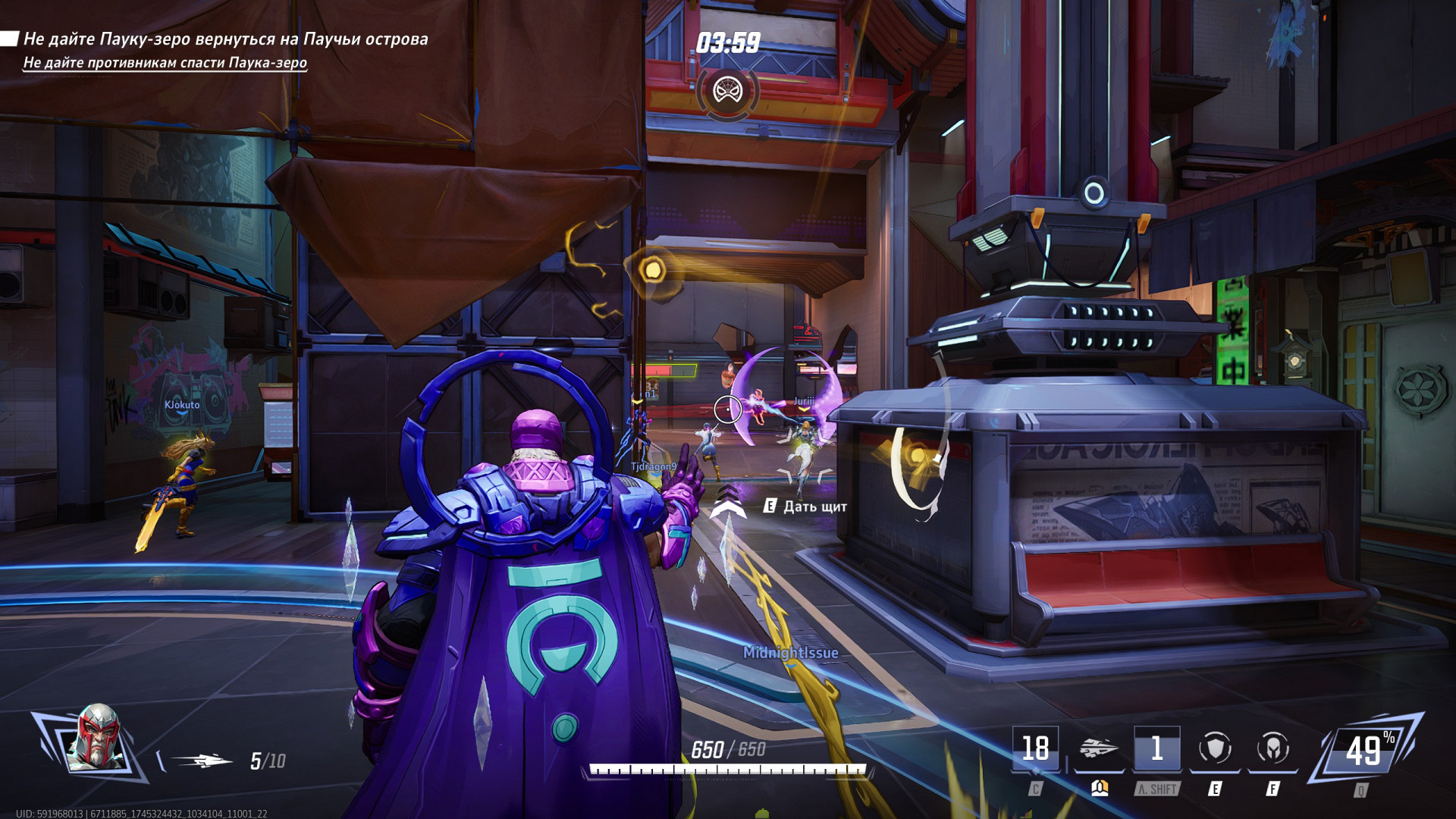This screenshot has height=819, width=1456.
Task: Activate the Iron Bulwark helmet ability
Action: click(x=1272, y=749)
